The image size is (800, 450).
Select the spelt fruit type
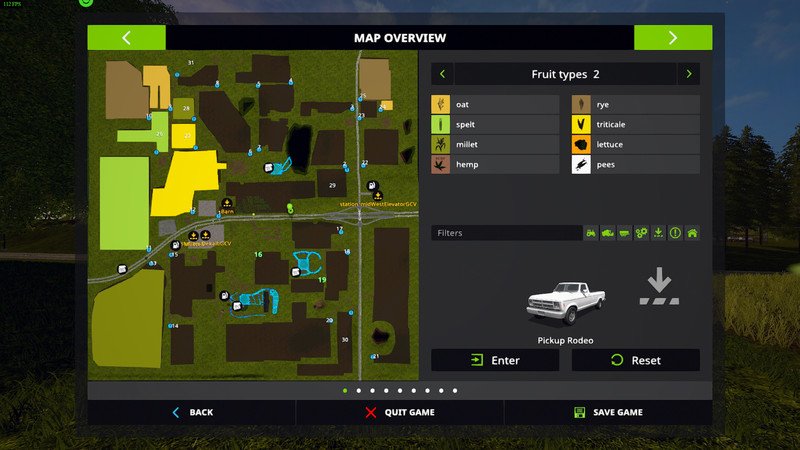[x=495, y=124]
